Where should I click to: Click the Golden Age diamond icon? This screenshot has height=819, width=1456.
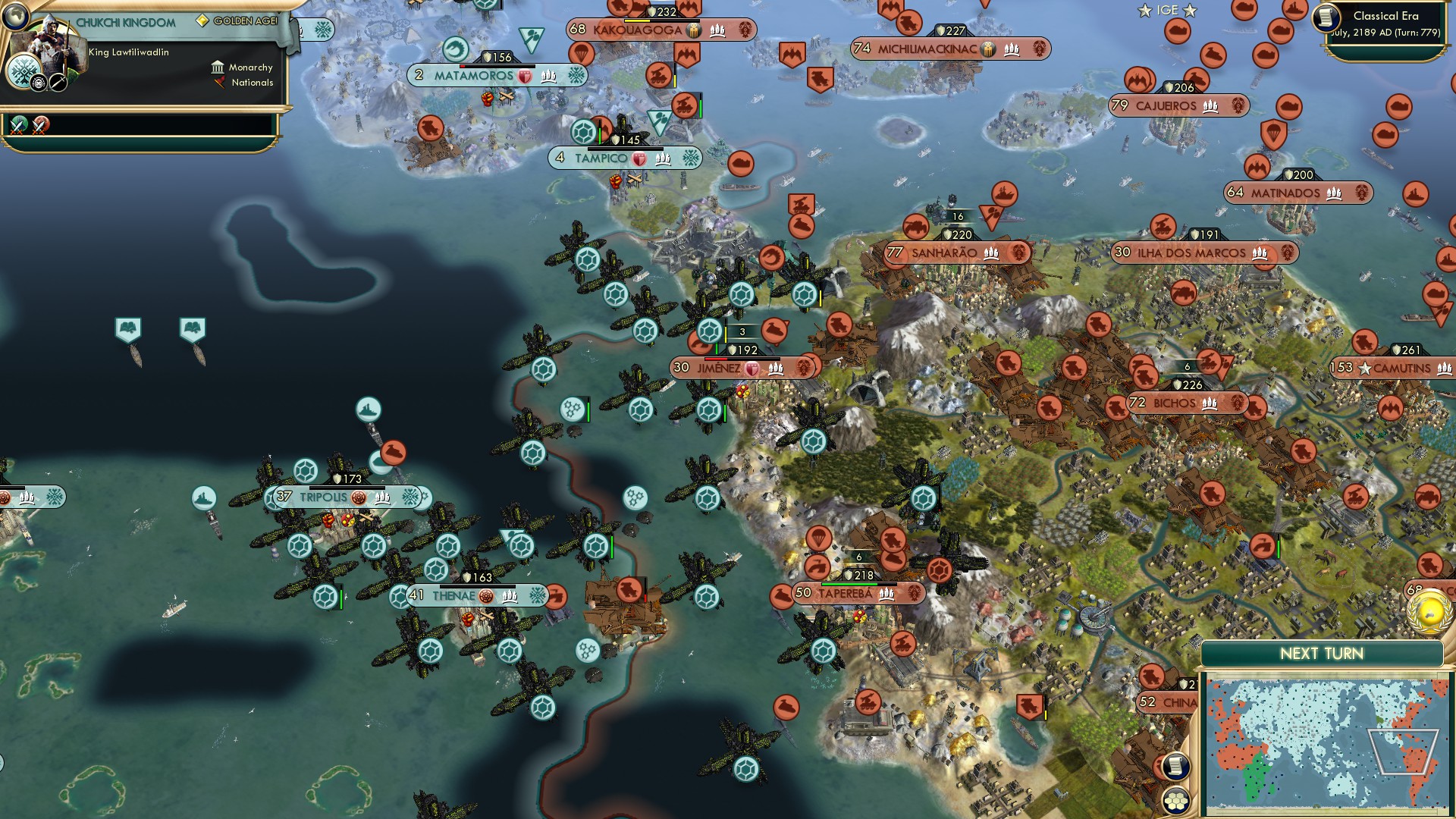[x=202, y=20]
